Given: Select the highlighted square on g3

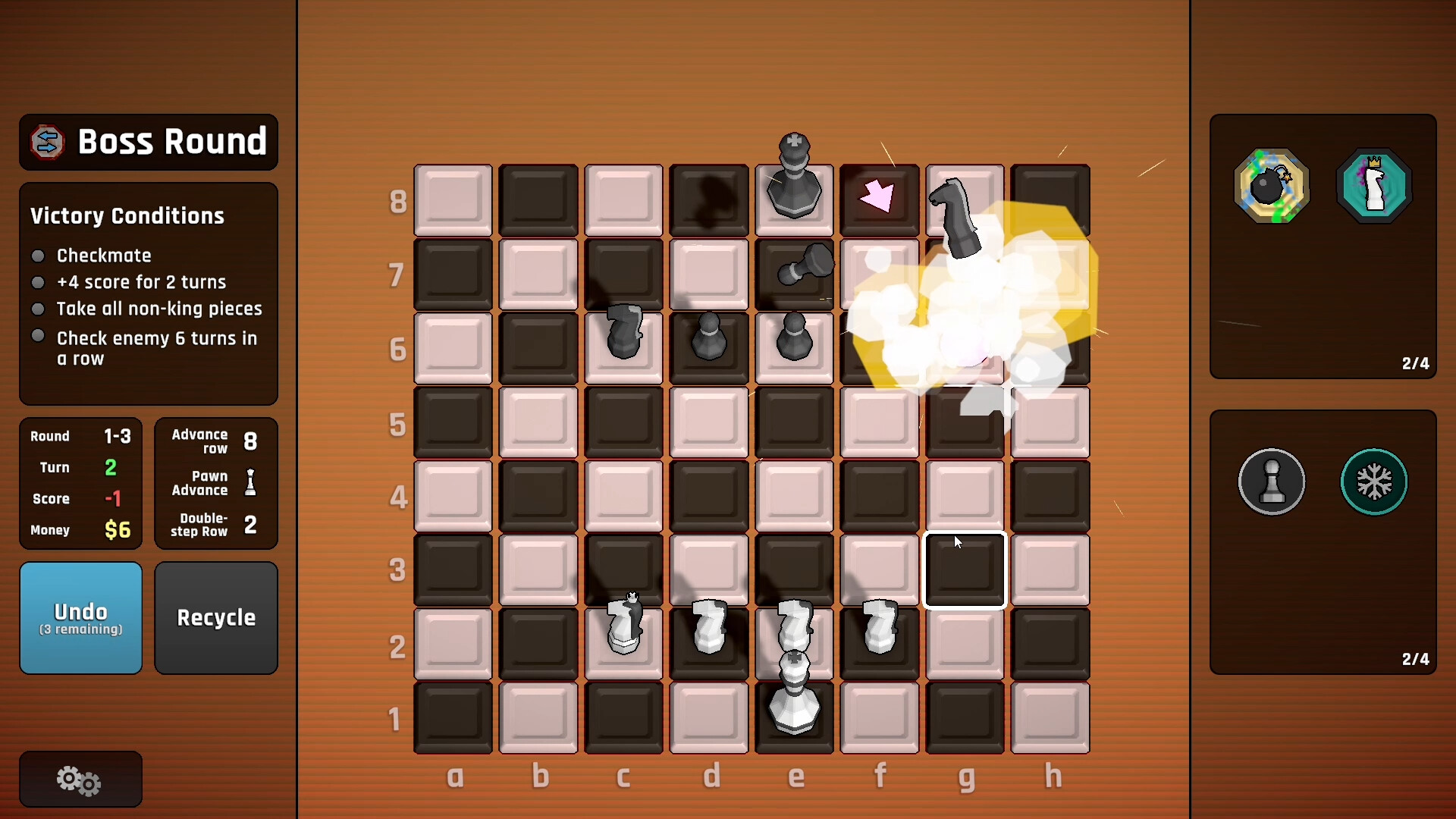Looking at the screenshot, I should 965,570.
